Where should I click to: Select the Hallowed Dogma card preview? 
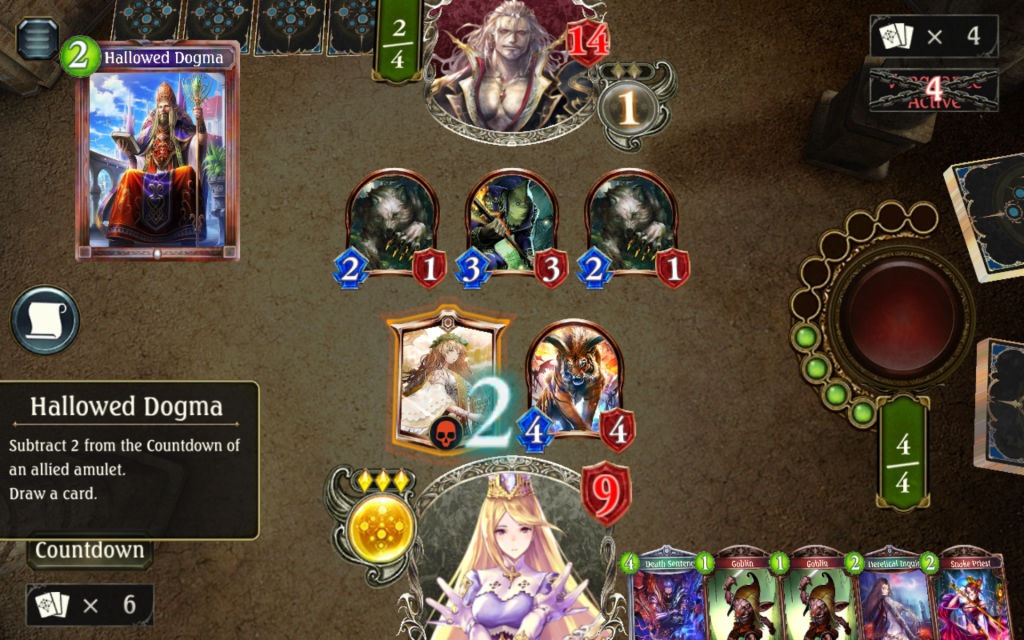157,151
